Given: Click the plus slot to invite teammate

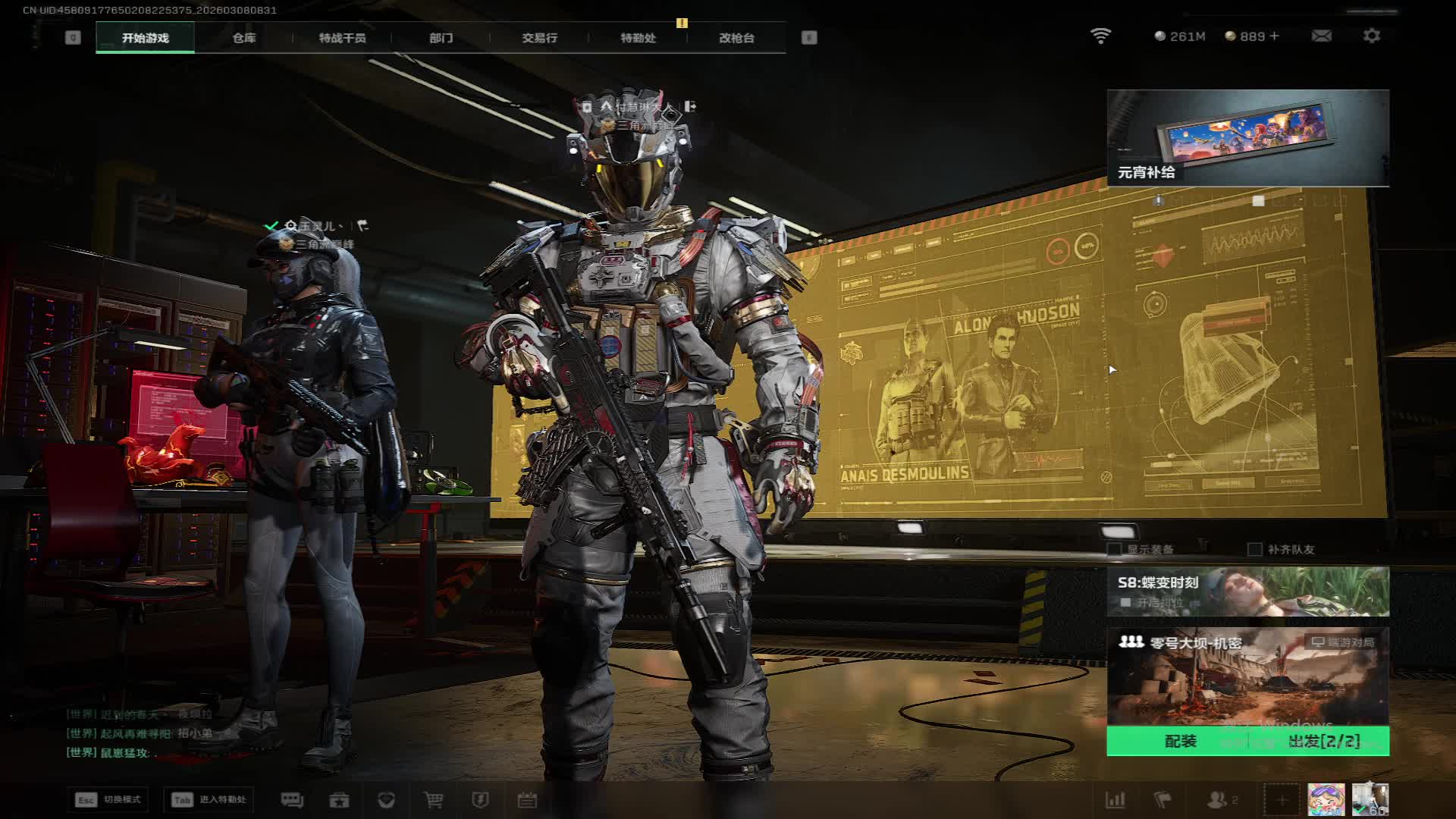Looking at the screenshot, I should click(1282, 800).
